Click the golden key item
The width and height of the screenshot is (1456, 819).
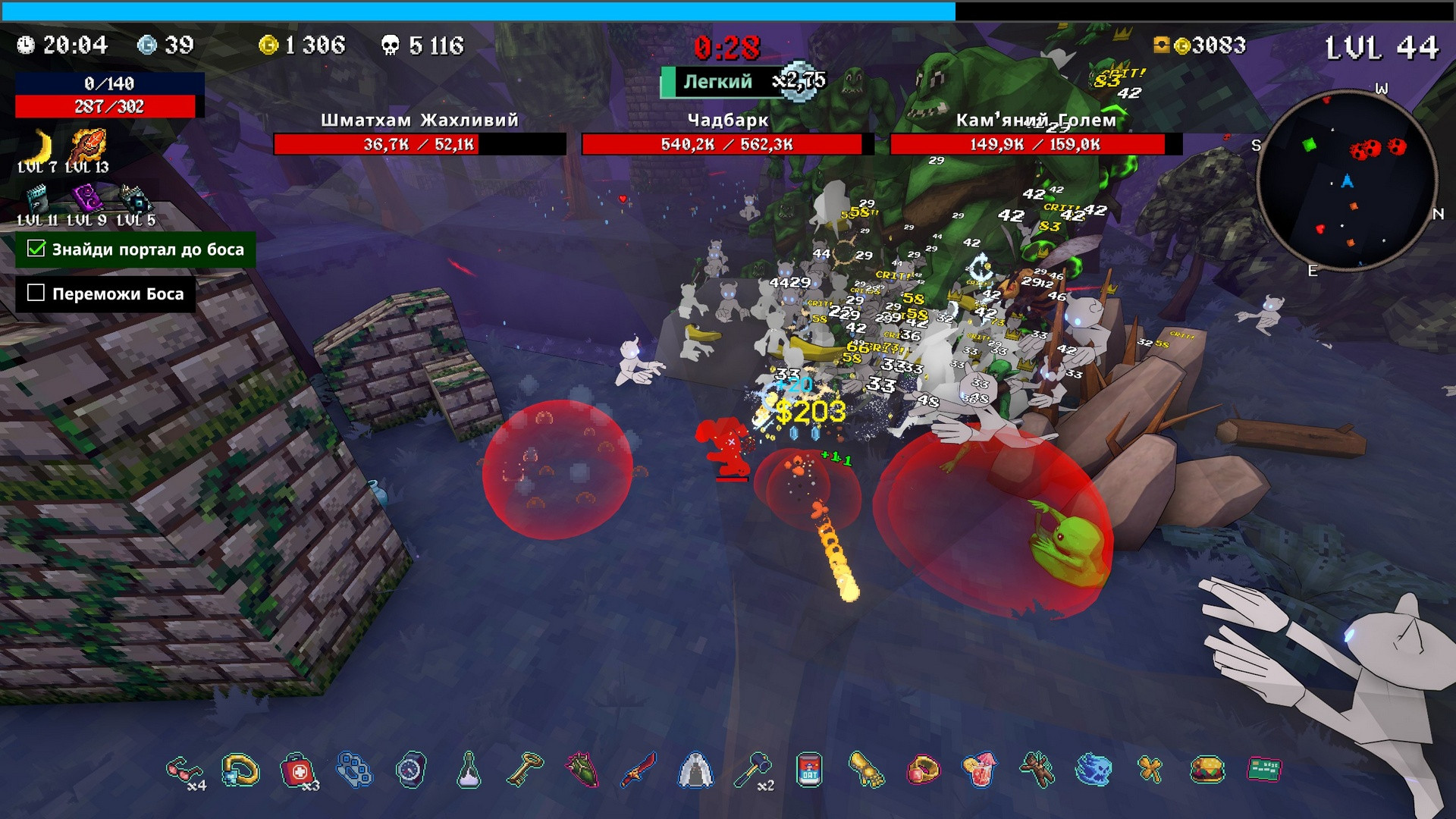coord(525,770)
